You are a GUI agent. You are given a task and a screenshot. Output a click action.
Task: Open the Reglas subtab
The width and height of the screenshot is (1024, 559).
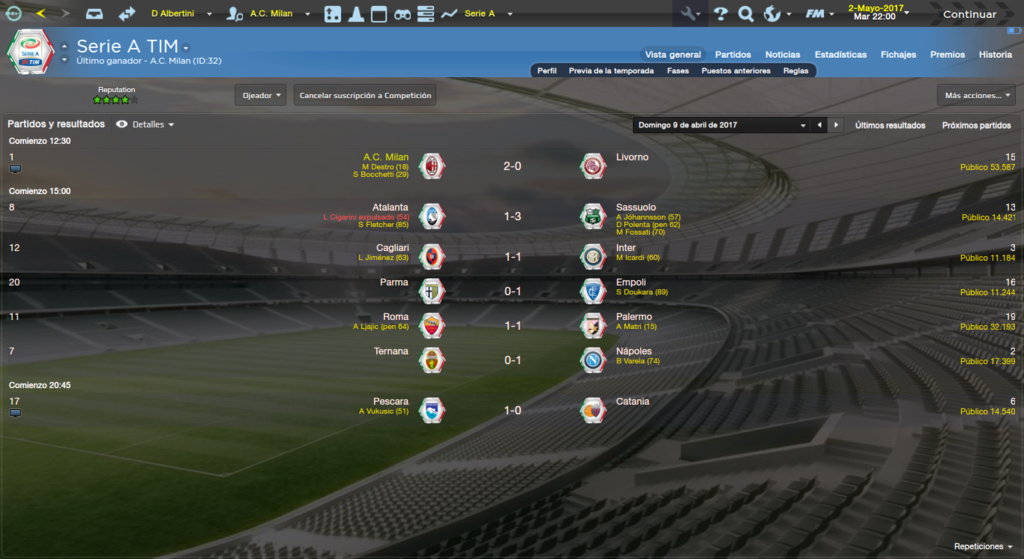coord(796,71)
